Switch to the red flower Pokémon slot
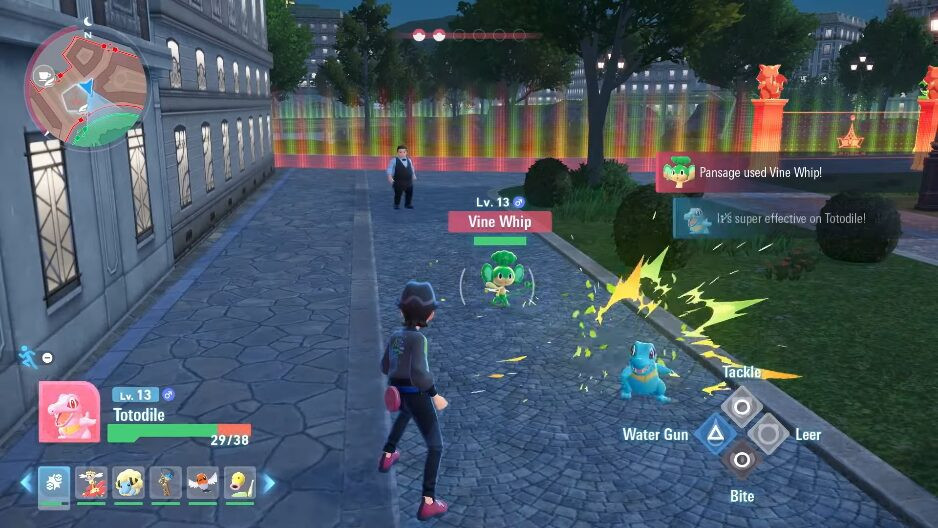This screenshot has height=528, width=938. (x=91, y=484)
